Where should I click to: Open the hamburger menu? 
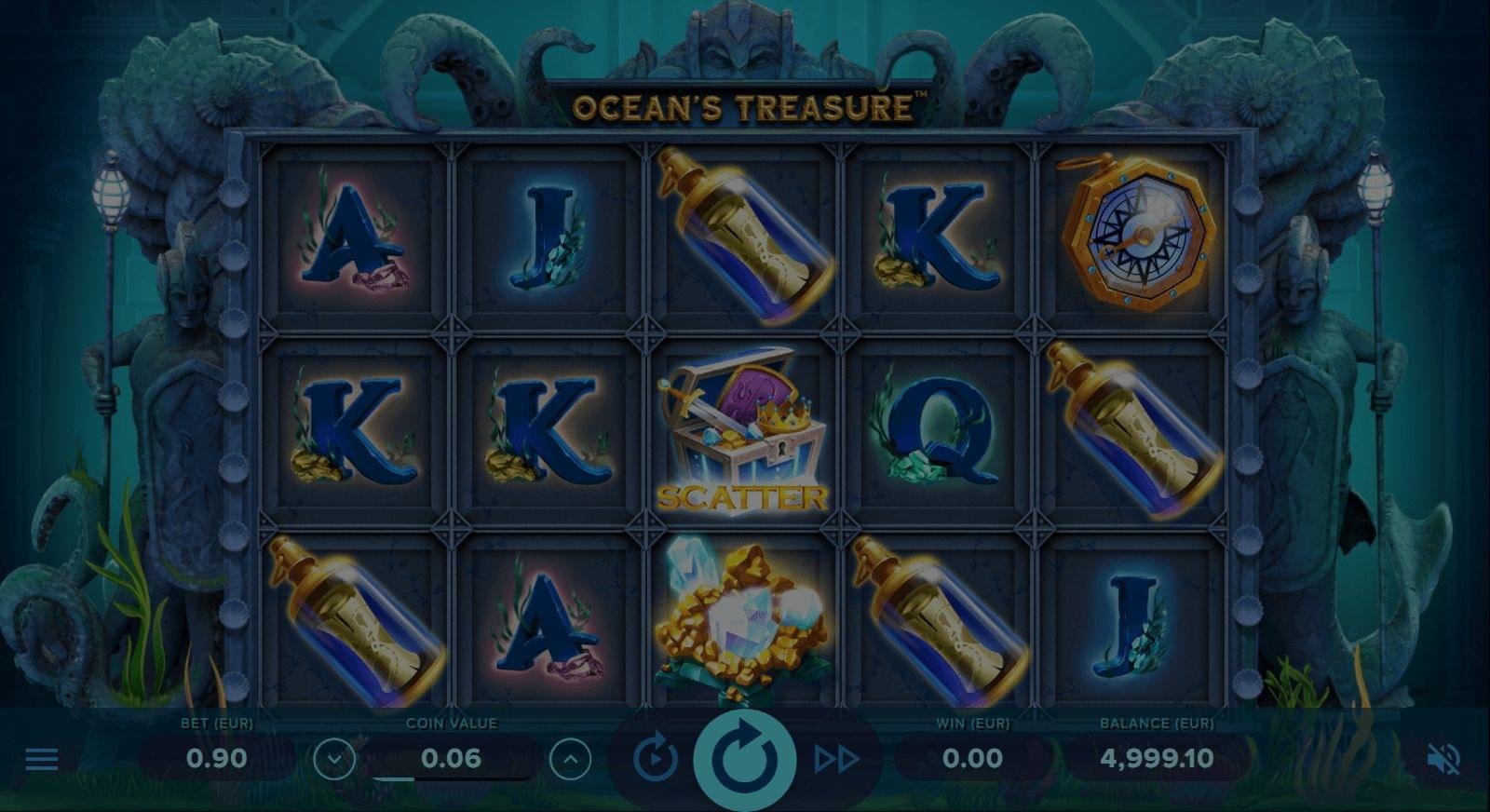click(x=42, y=759)
